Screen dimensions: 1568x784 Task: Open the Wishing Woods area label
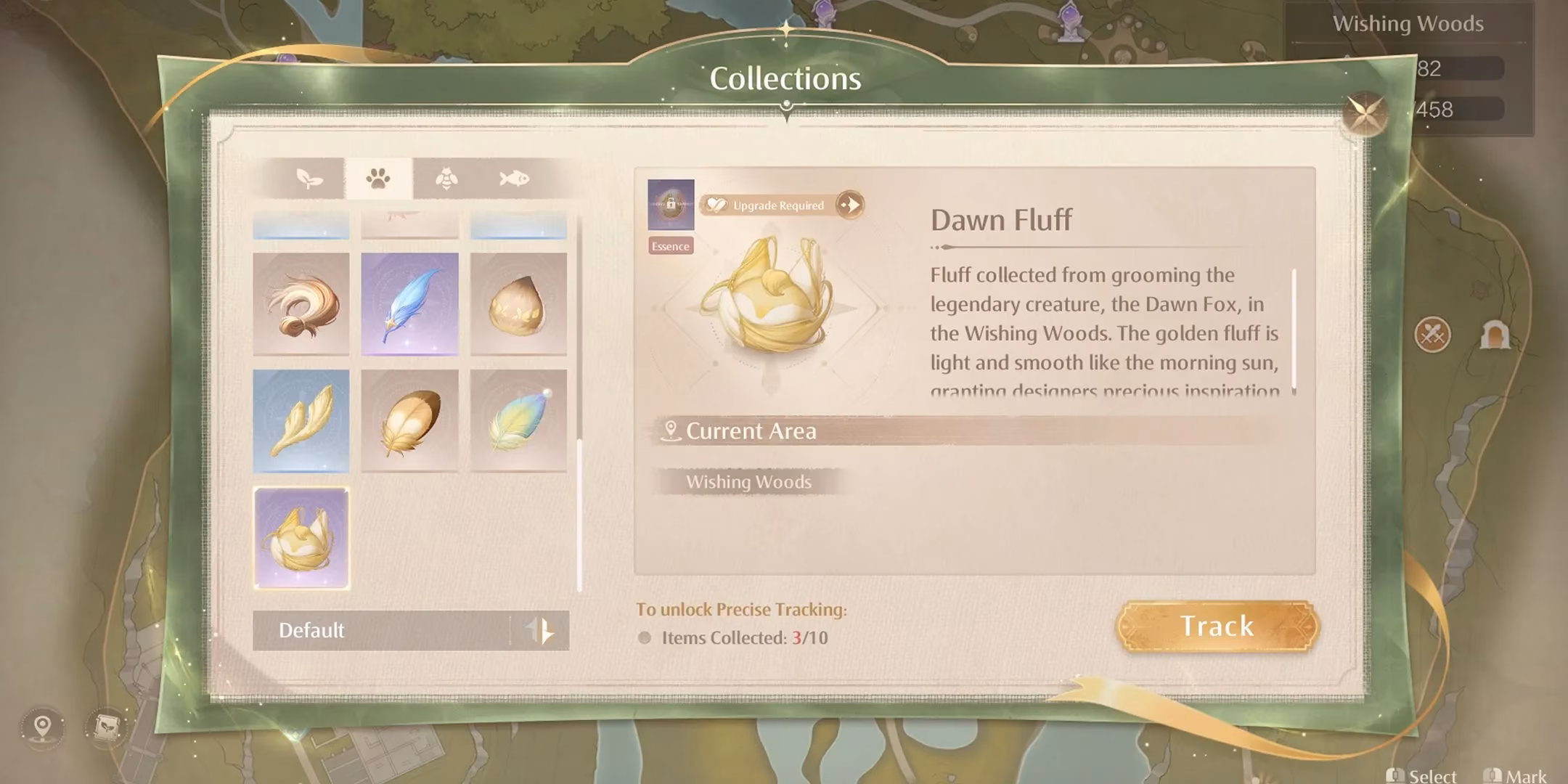[749, 481]
